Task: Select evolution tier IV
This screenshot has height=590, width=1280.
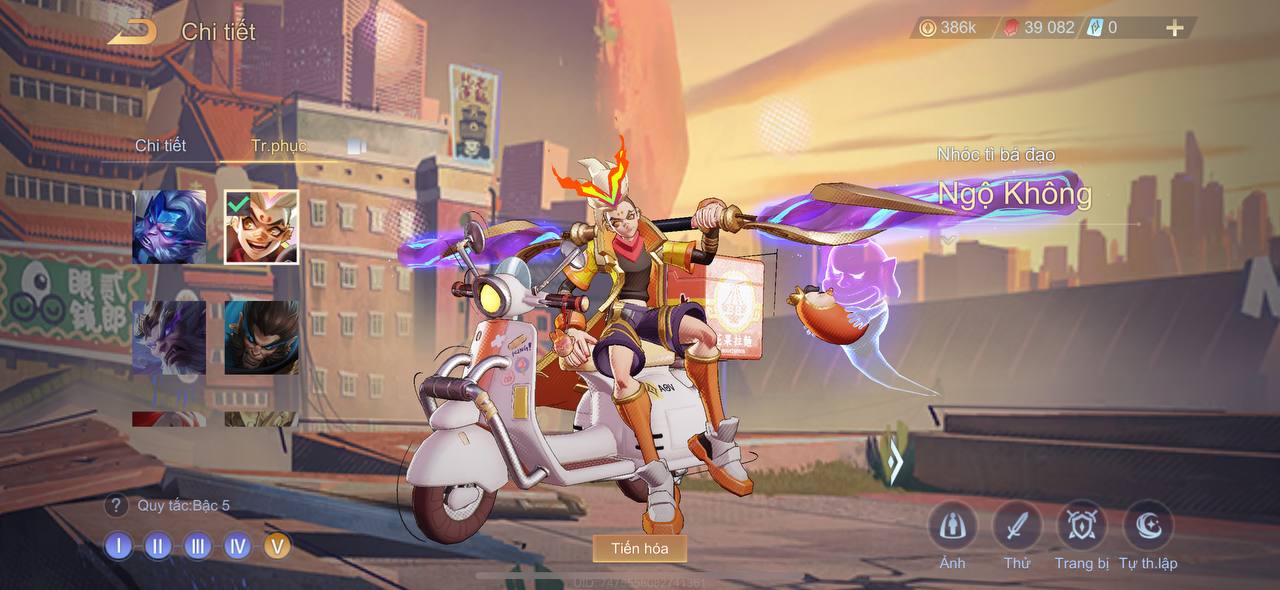Action: [x=237, y=546]
